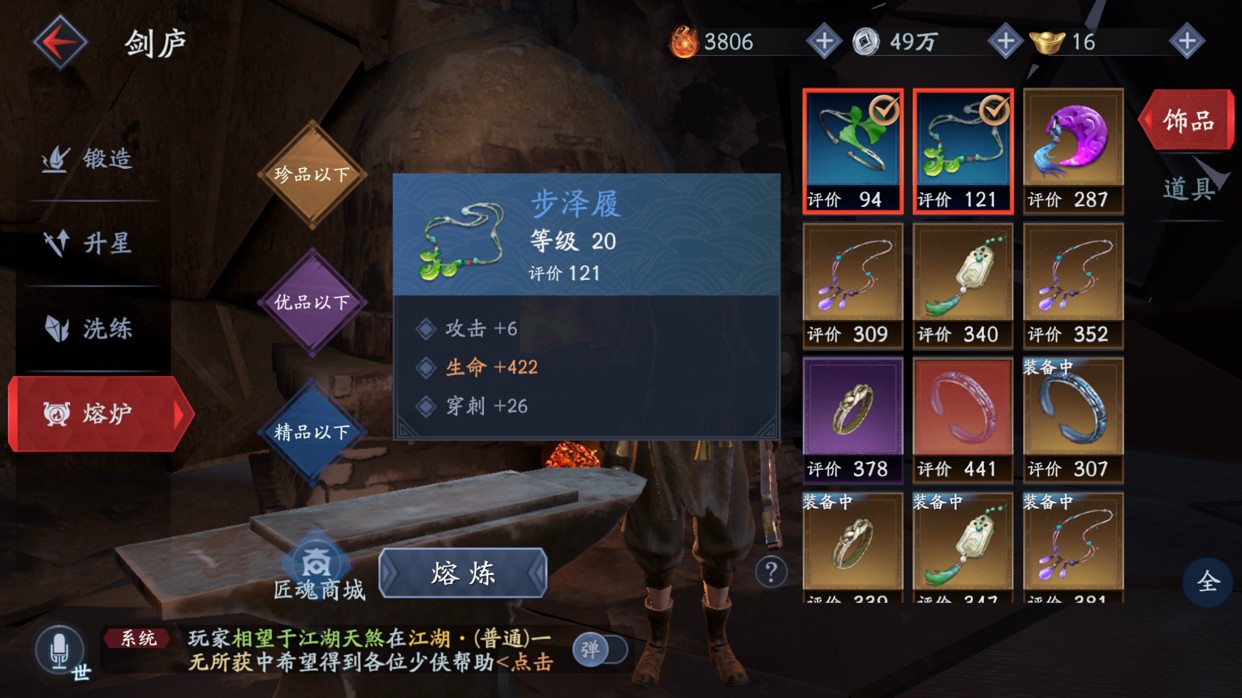Switch to the 饰品 accessories tab
This screenshot has height=698, width=1242.
[x=1187, y=121]
